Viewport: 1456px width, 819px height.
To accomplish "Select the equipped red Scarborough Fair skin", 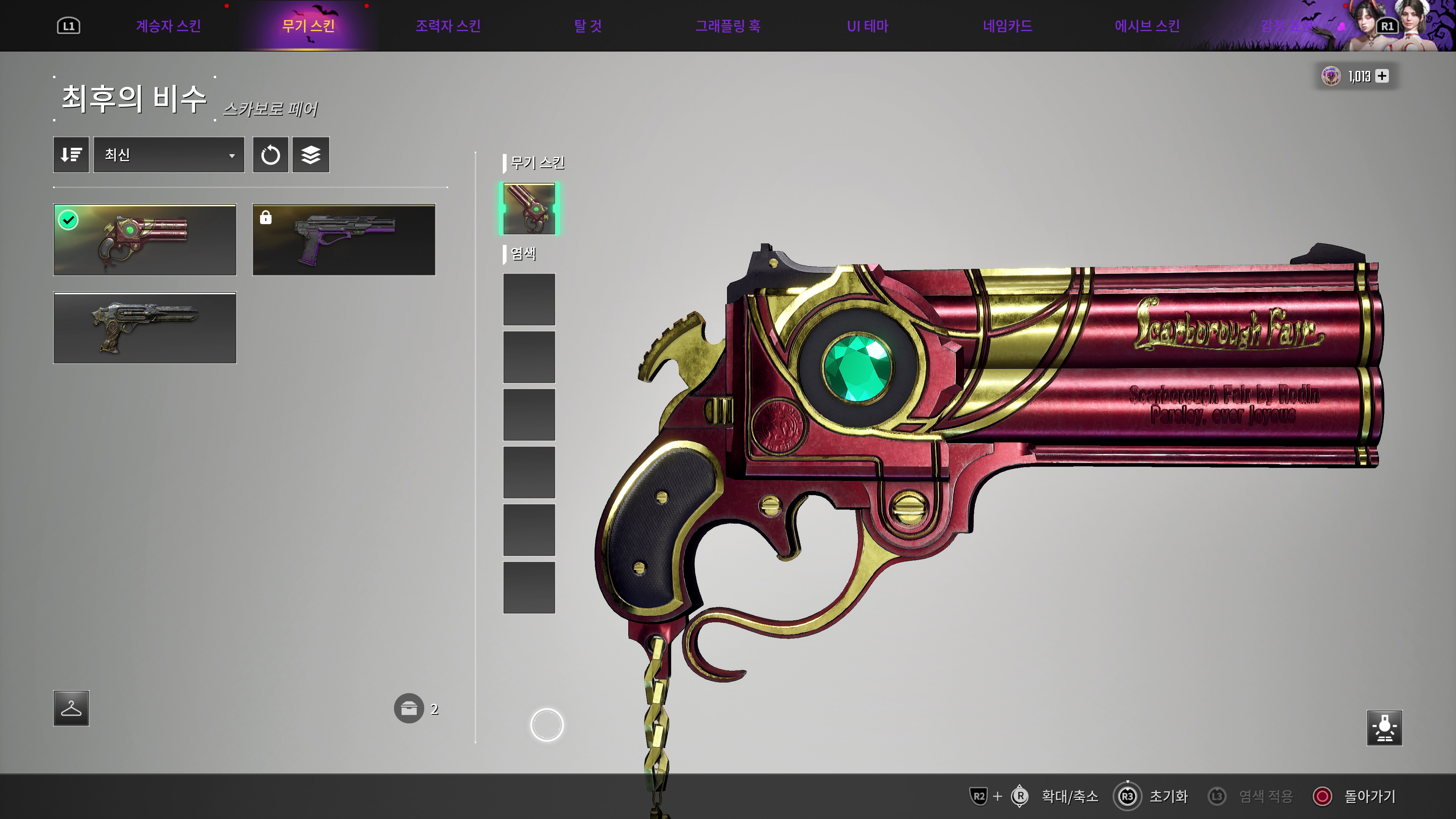I will 145,240.
